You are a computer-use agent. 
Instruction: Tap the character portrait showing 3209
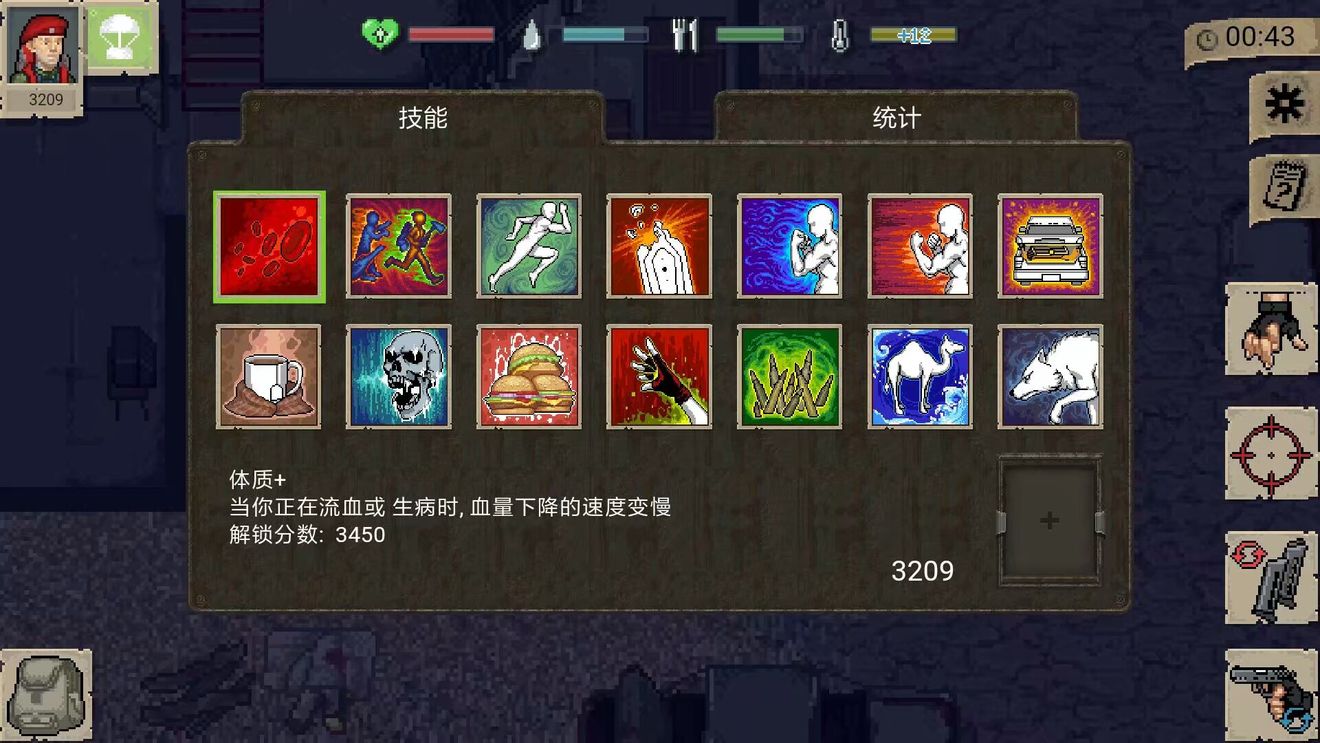pyautogui.click(x=42, y=48)
